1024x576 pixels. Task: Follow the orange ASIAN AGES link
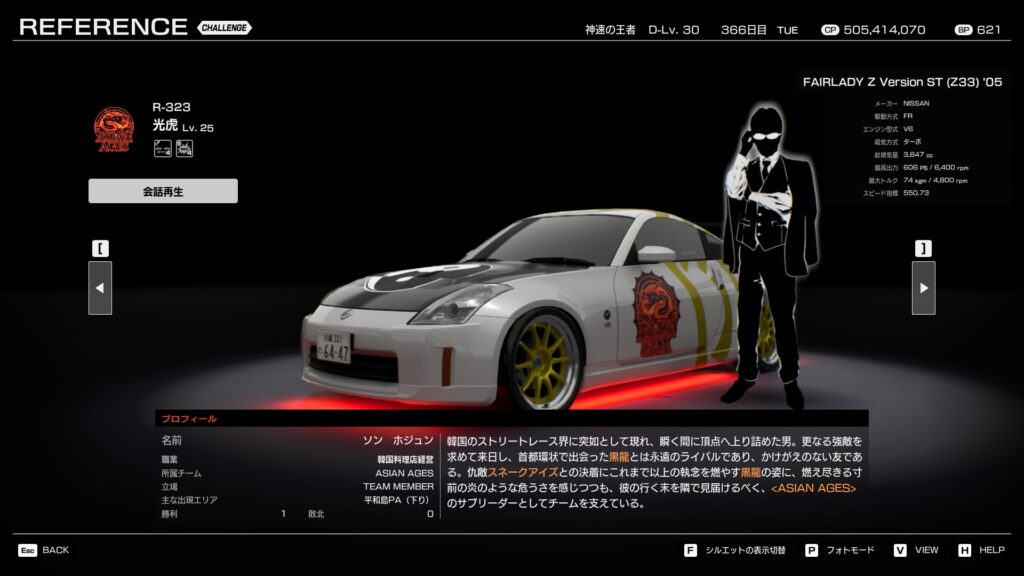click(x=812, y=488)
